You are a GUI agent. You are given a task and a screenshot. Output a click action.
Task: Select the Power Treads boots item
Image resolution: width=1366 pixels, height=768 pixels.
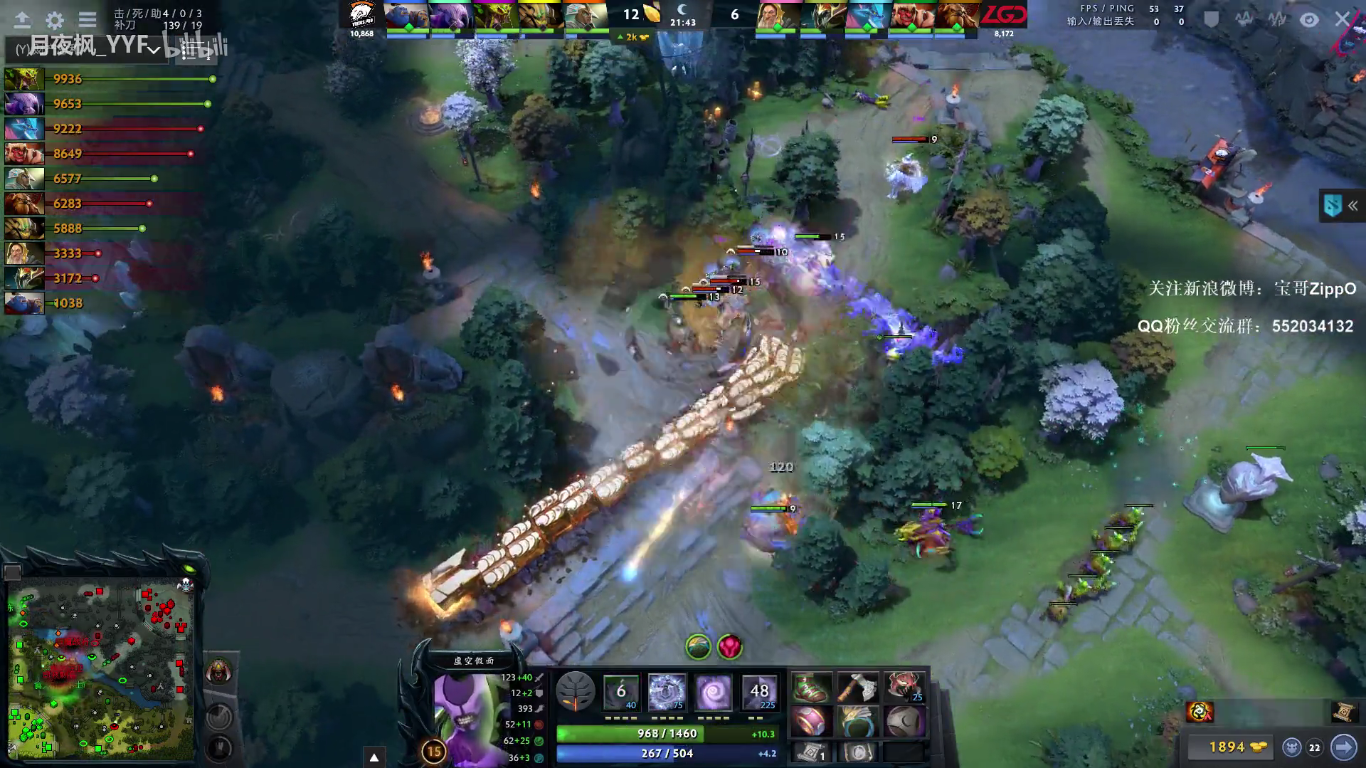[810, 688]
